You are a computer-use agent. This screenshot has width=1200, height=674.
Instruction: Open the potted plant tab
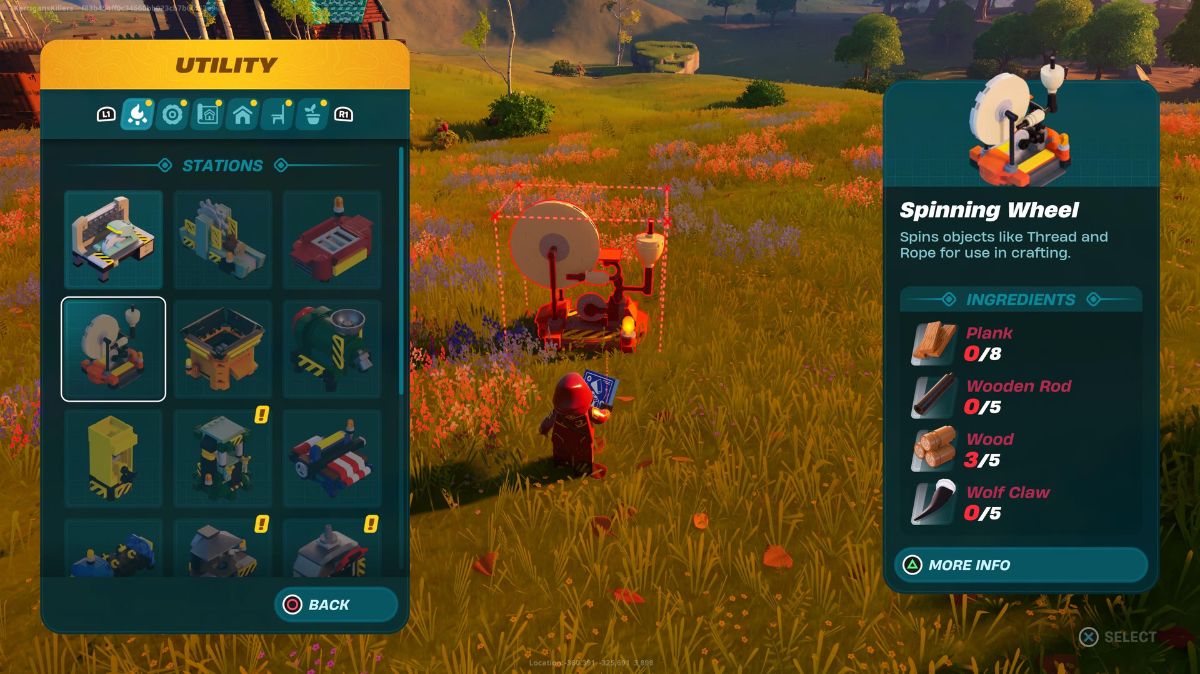tap(312, 115)
